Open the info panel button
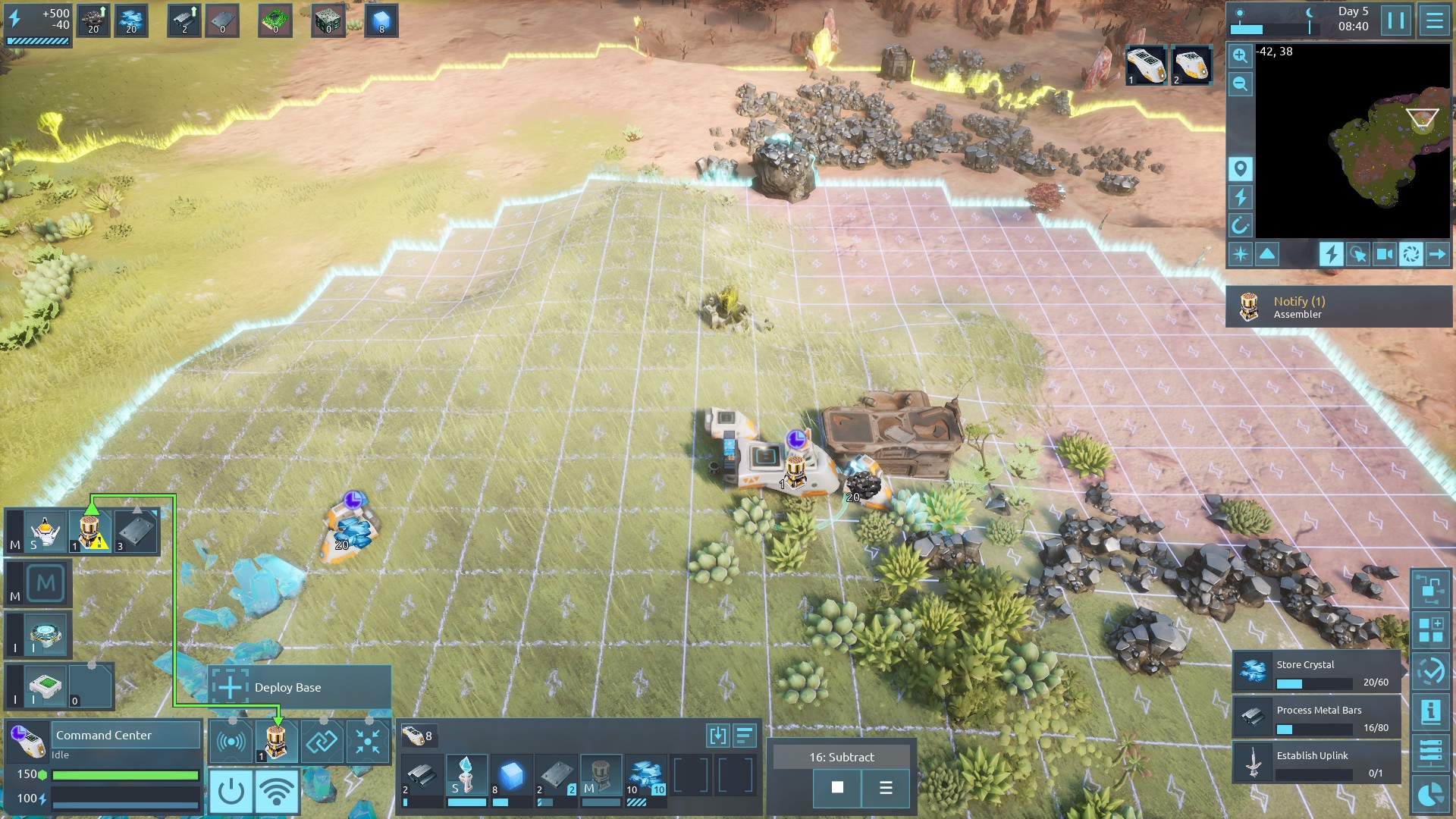Screen dimensions: 1456x819 [x=1431, y=711]
